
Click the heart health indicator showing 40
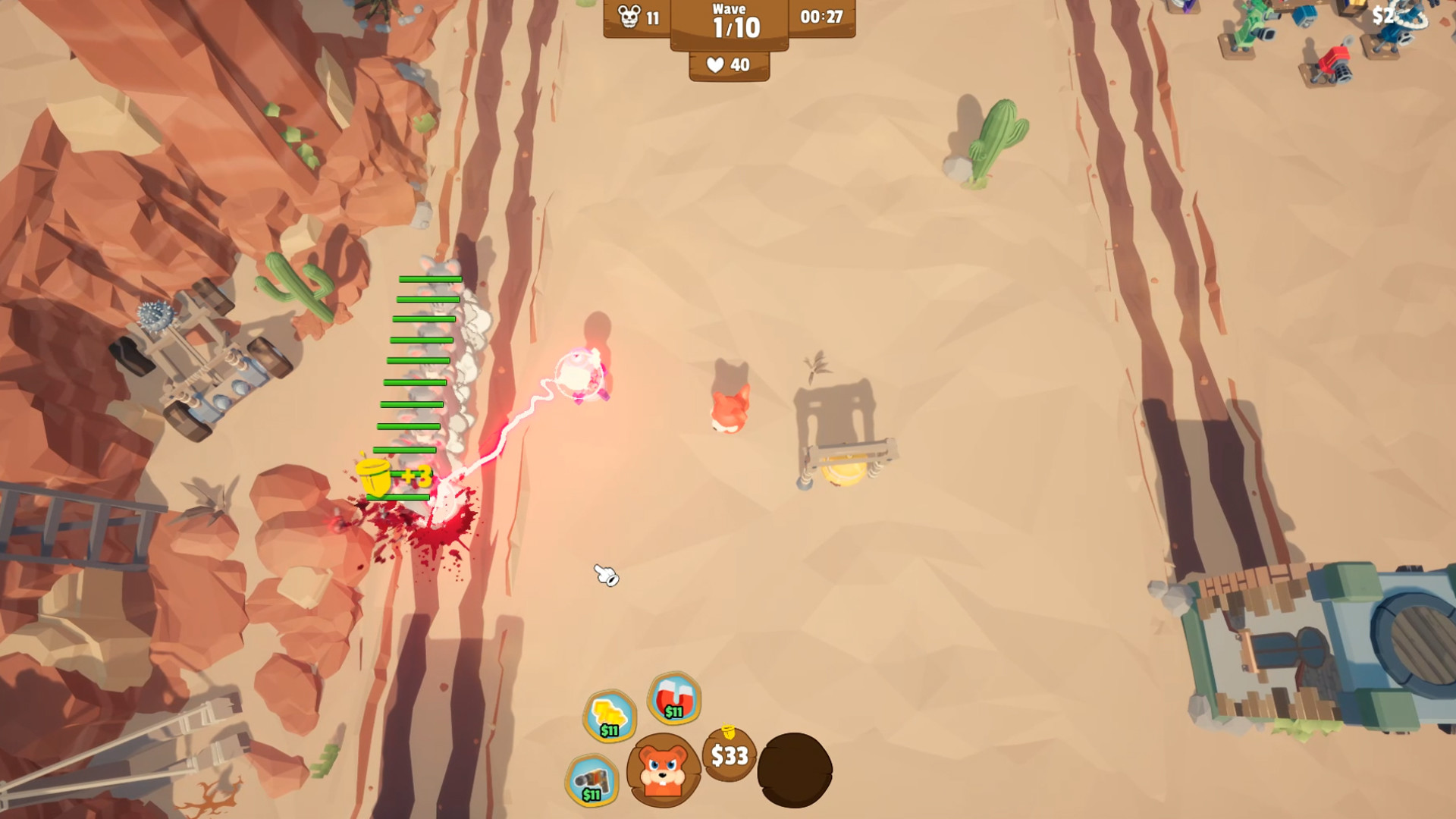tap(726, 64)
